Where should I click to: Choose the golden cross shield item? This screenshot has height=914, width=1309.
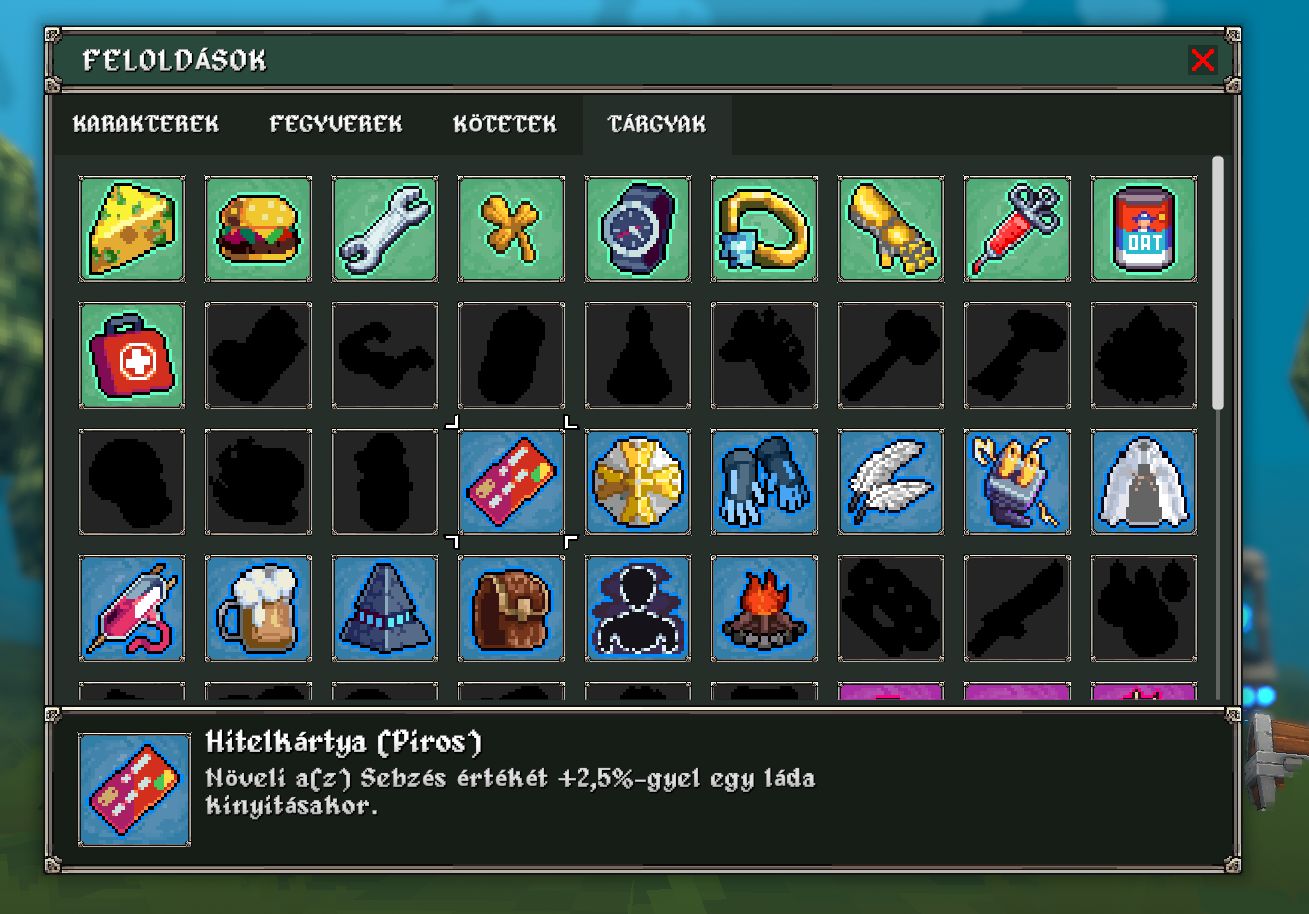(638, 482)
